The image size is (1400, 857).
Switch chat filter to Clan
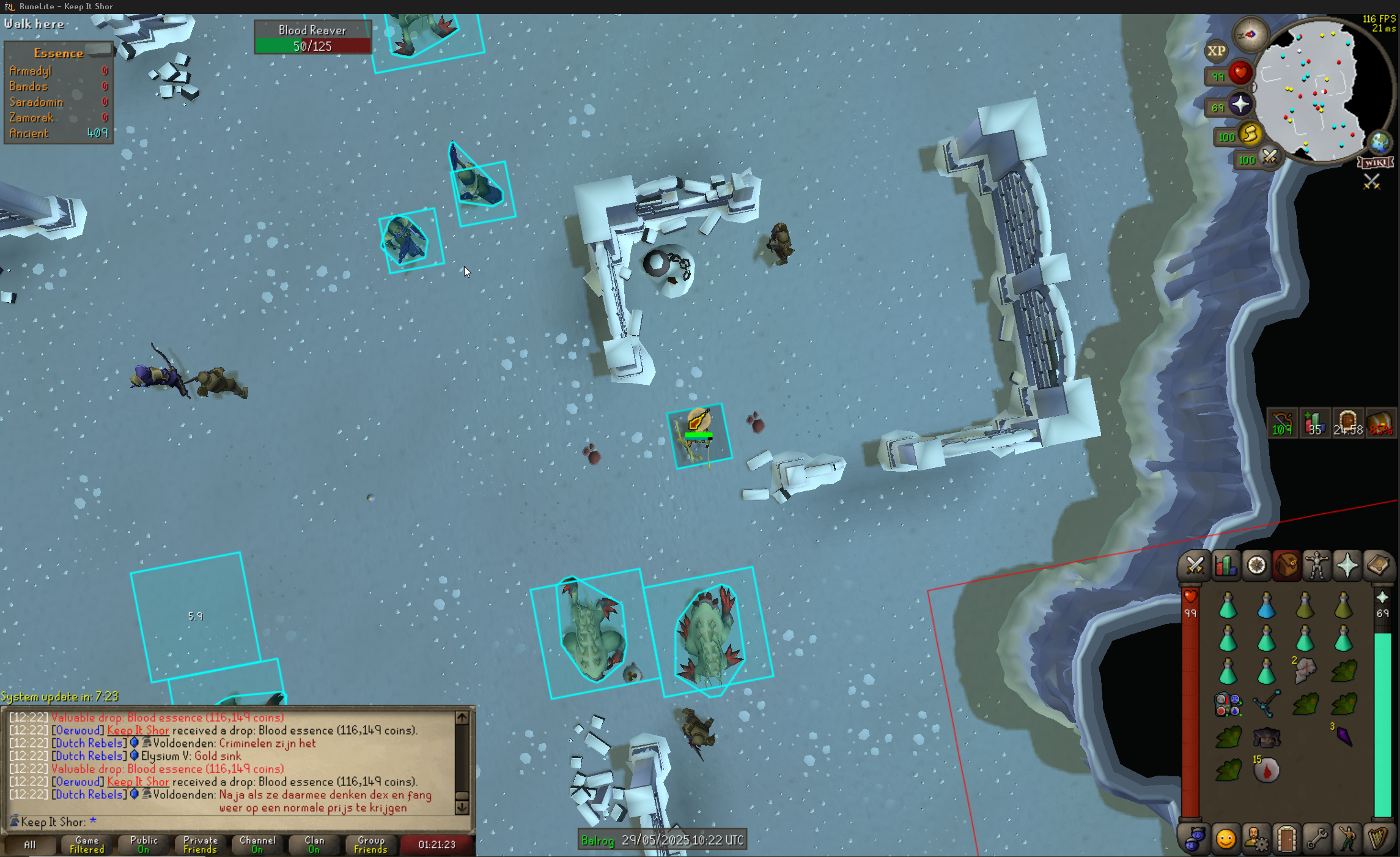(314, 845)
